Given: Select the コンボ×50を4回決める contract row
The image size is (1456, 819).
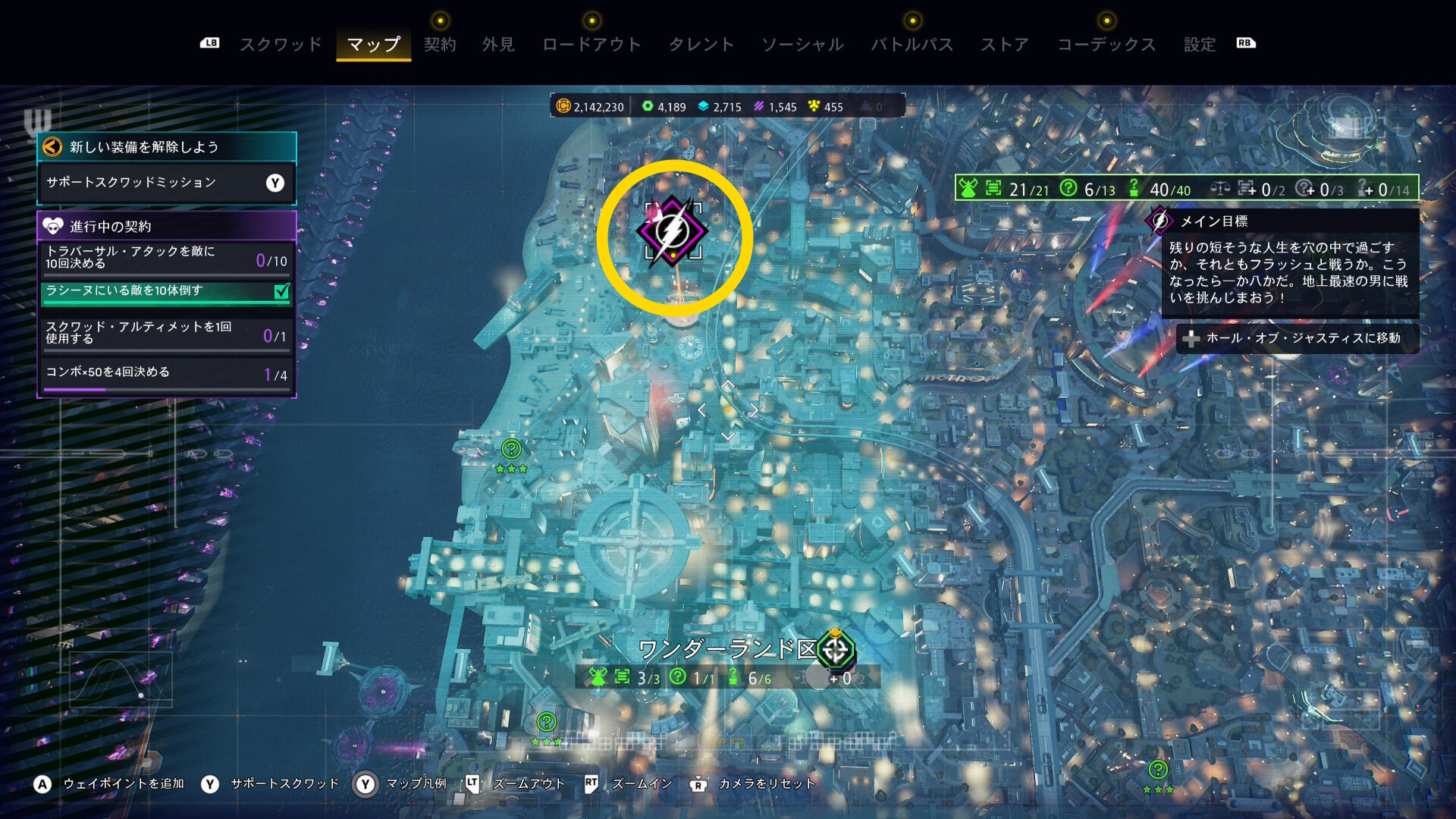Looking at the screenshot, I should coord(166,373).
